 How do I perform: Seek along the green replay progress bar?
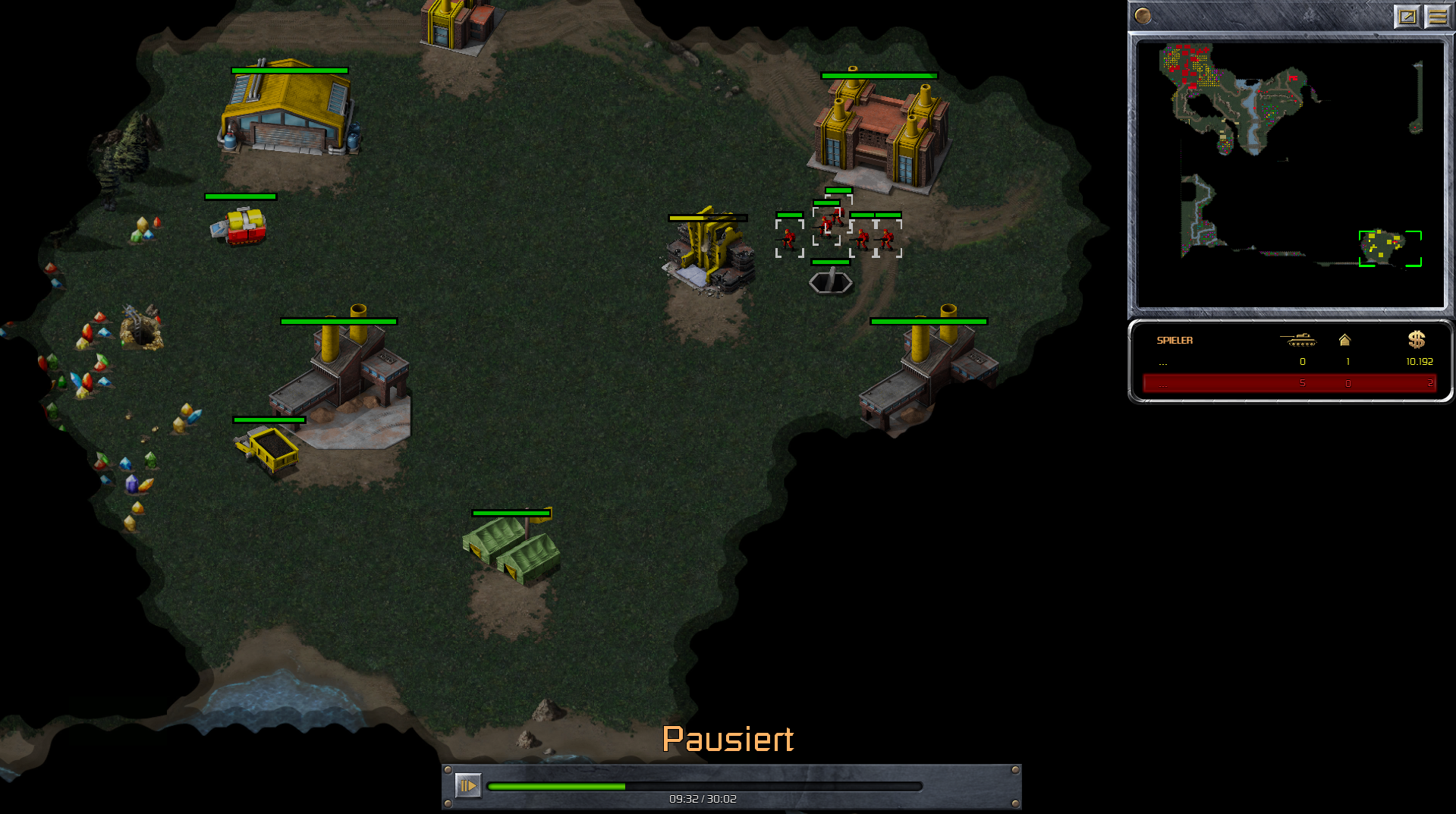pyautogui.click(x=704, y=787)
